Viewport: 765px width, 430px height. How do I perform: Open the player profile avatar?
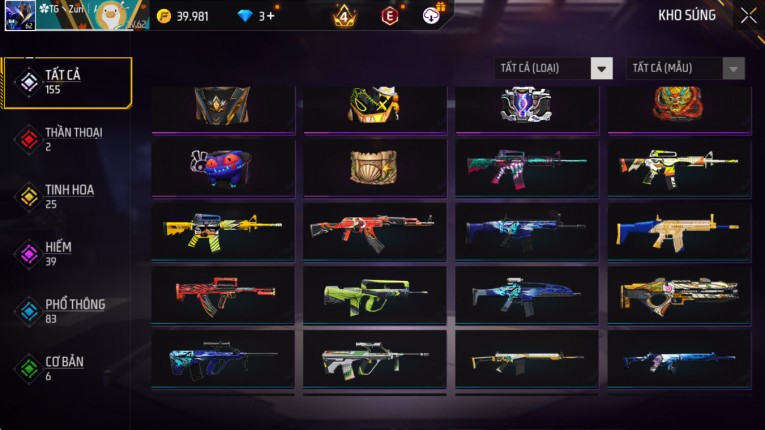point(20,15)
